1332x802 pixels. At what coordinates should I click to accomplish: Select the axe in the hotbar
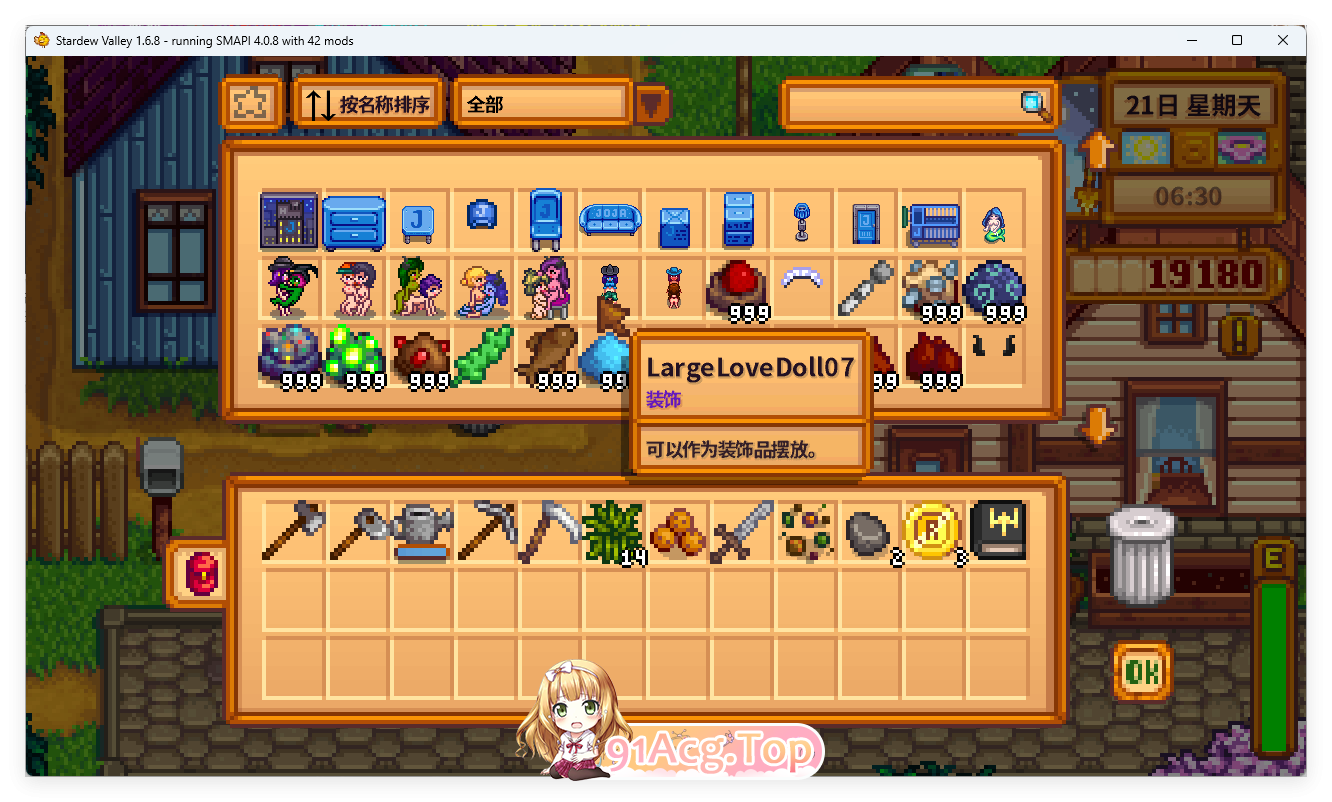click(x=293, y=531)
